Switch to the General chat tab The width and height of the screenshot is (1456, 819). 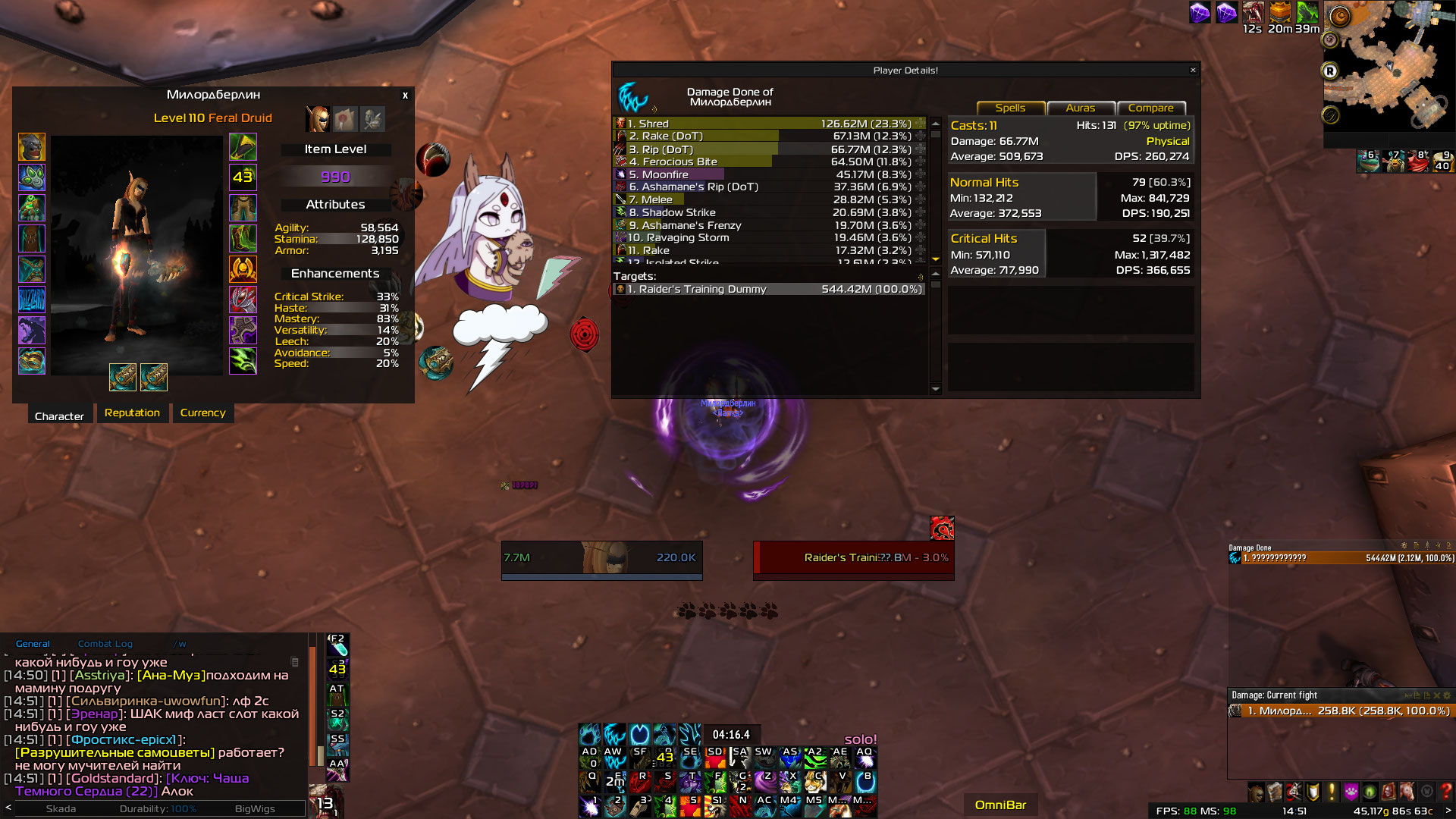point(33,644)
